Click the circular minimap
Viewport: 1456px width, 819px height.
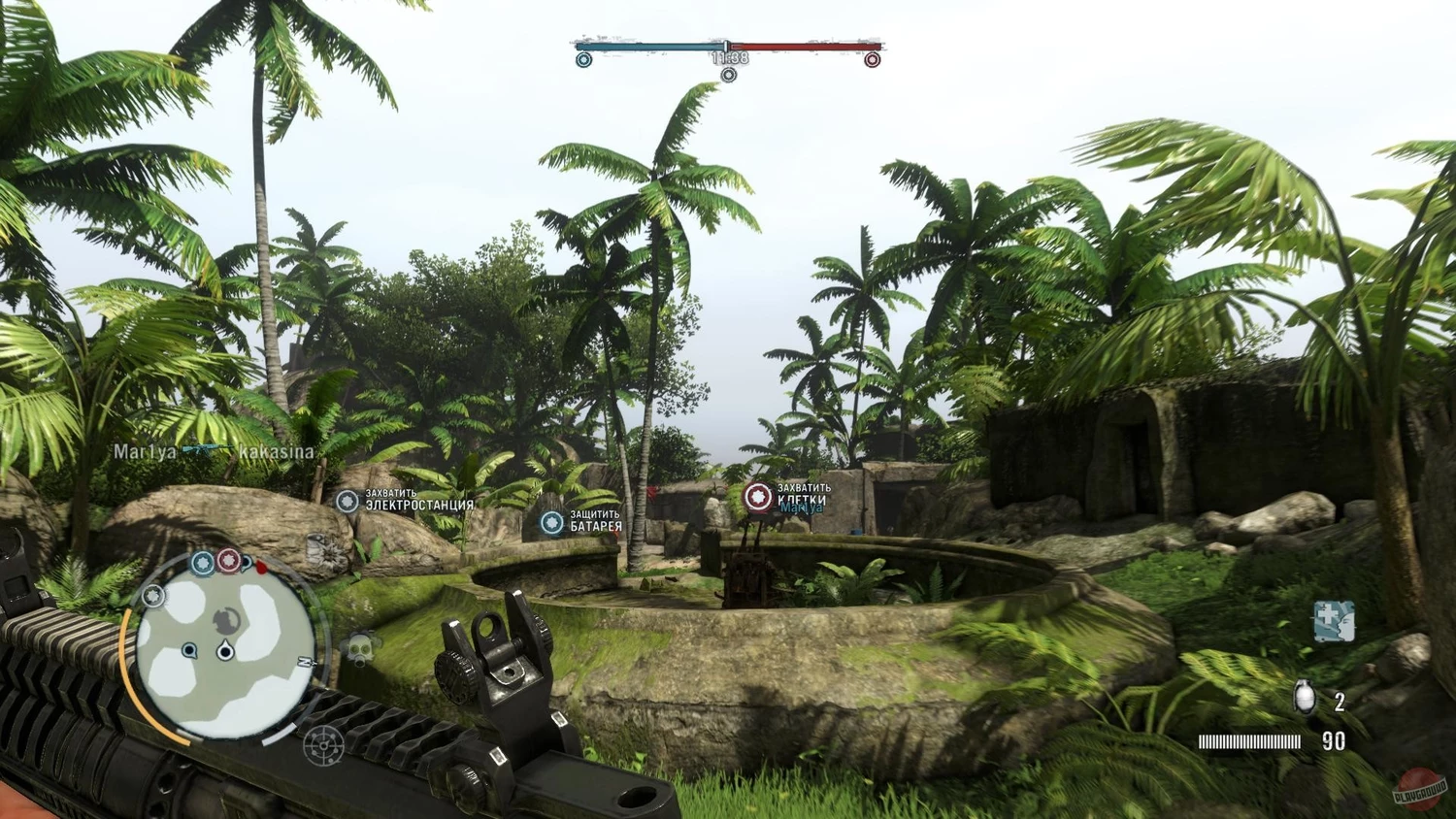(x=225, y=647)
